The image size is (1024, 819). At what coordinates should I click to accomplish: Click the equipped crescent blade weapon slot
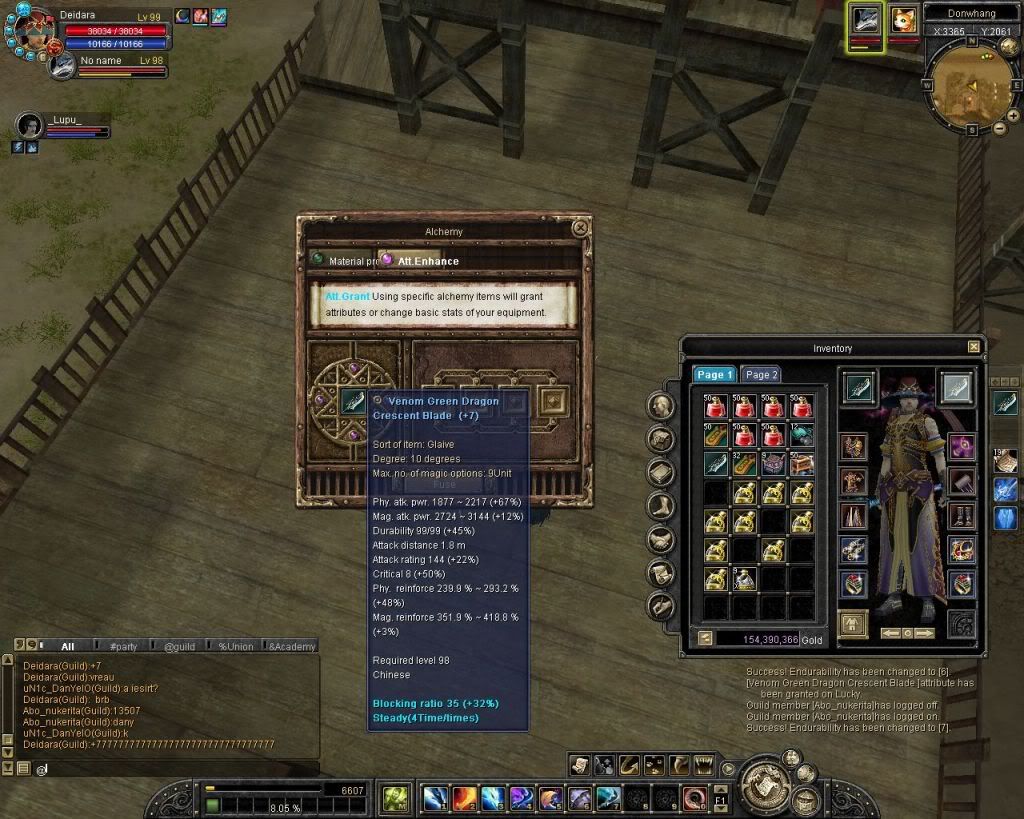(859, 387)
